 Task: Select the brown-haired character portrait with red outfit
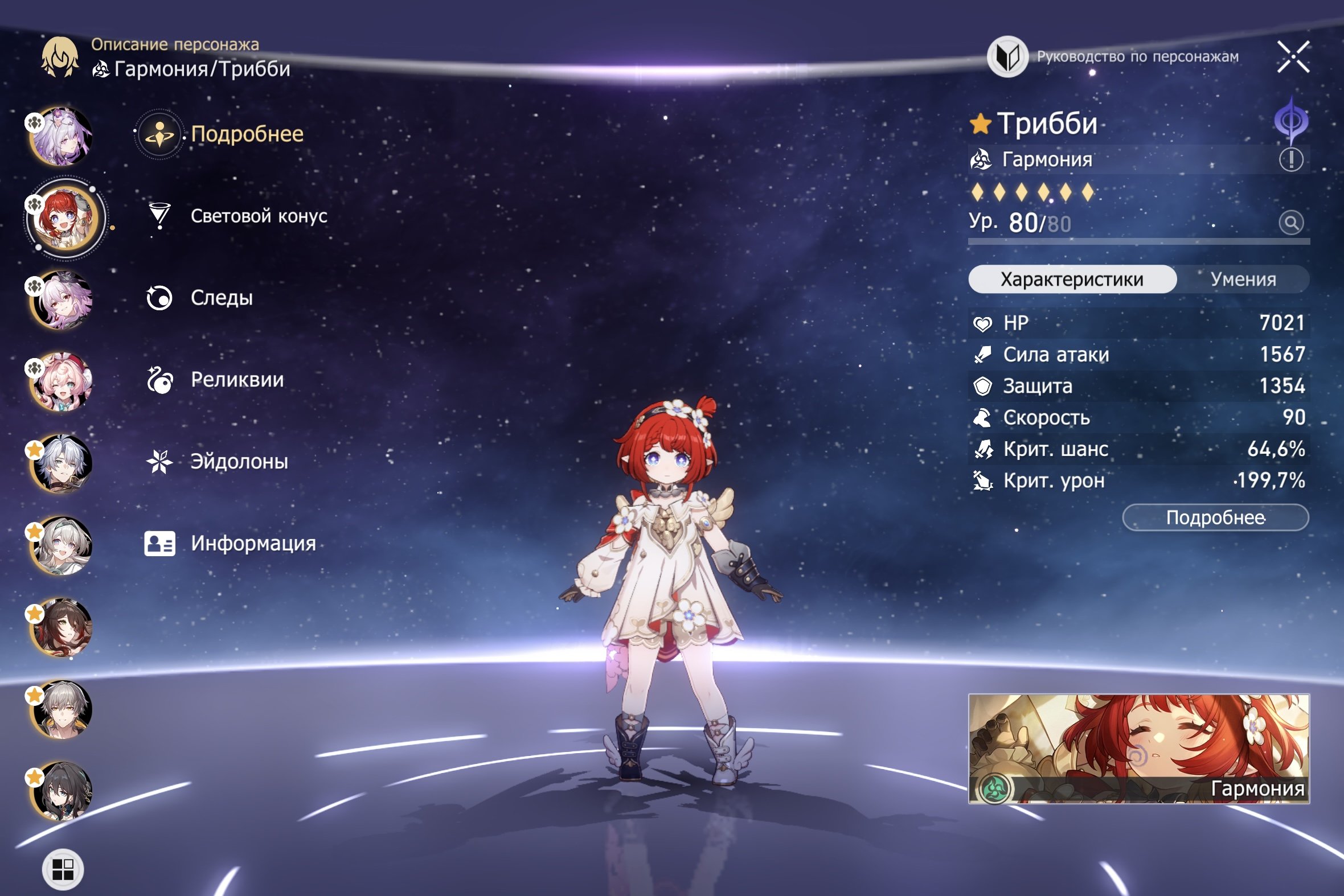tap(62, 627)
